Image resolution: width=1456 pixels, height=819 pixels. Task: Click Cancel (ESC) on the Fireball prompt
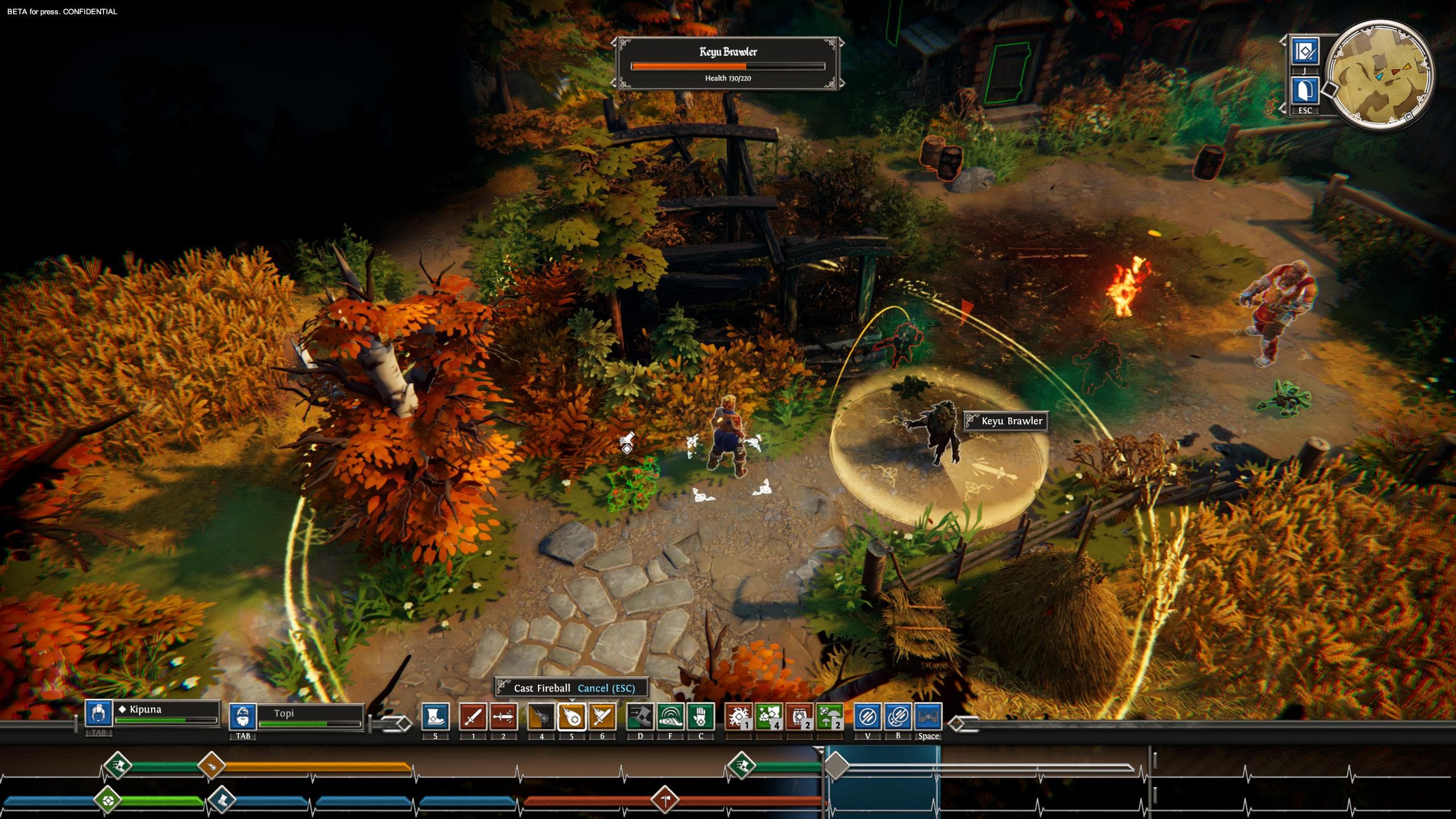coord(606,688)
